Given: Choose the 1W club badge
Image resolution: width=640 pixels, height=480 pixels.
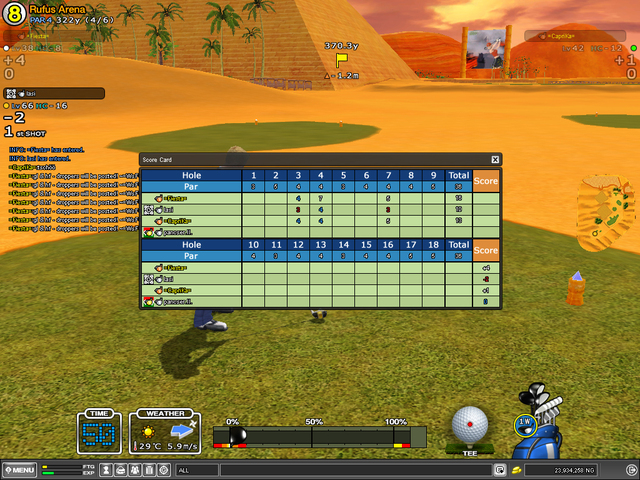Looking at the screenshot, I should click(x=525, y=424).
